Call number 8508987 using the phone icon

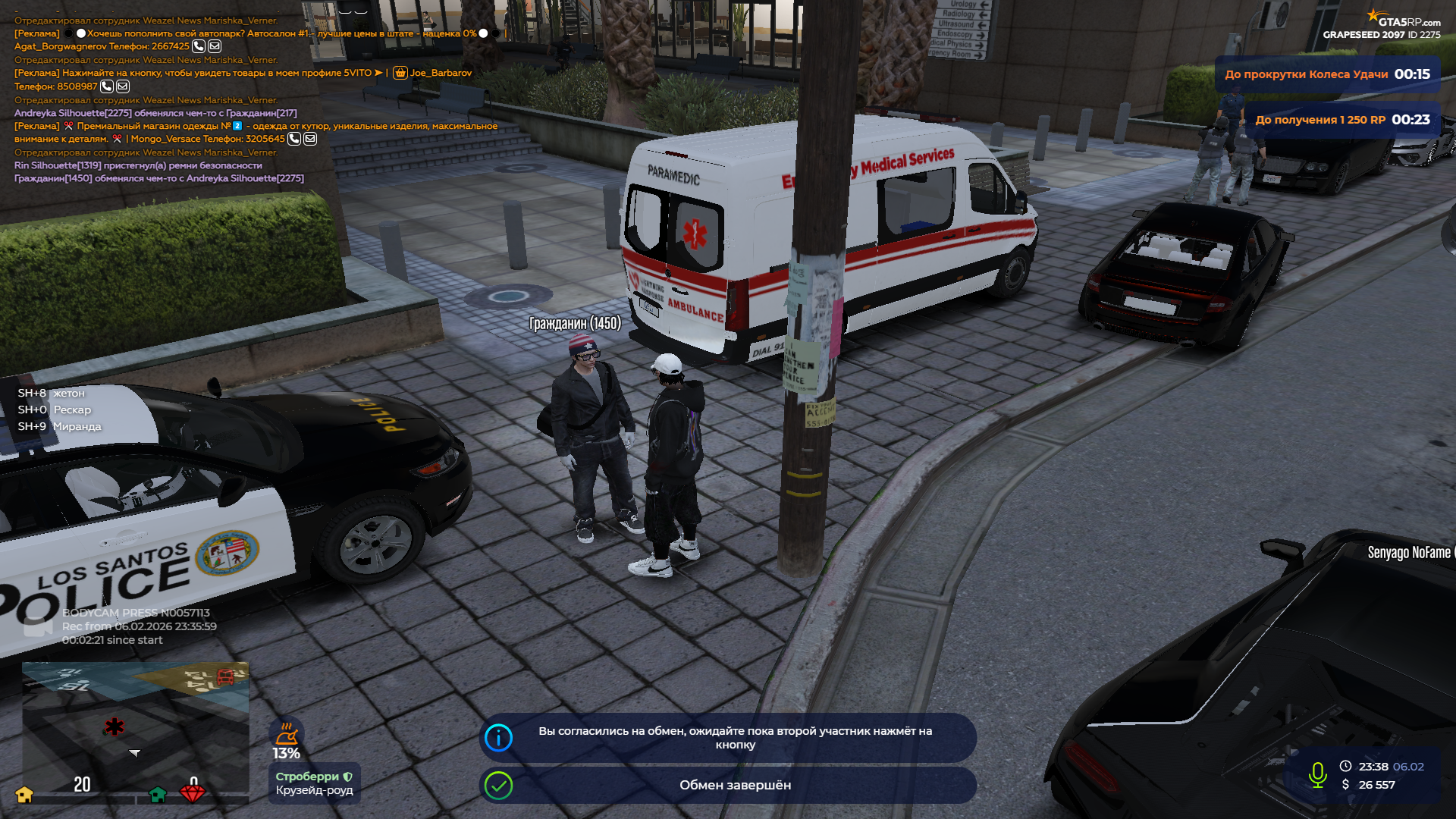point(107,86)
